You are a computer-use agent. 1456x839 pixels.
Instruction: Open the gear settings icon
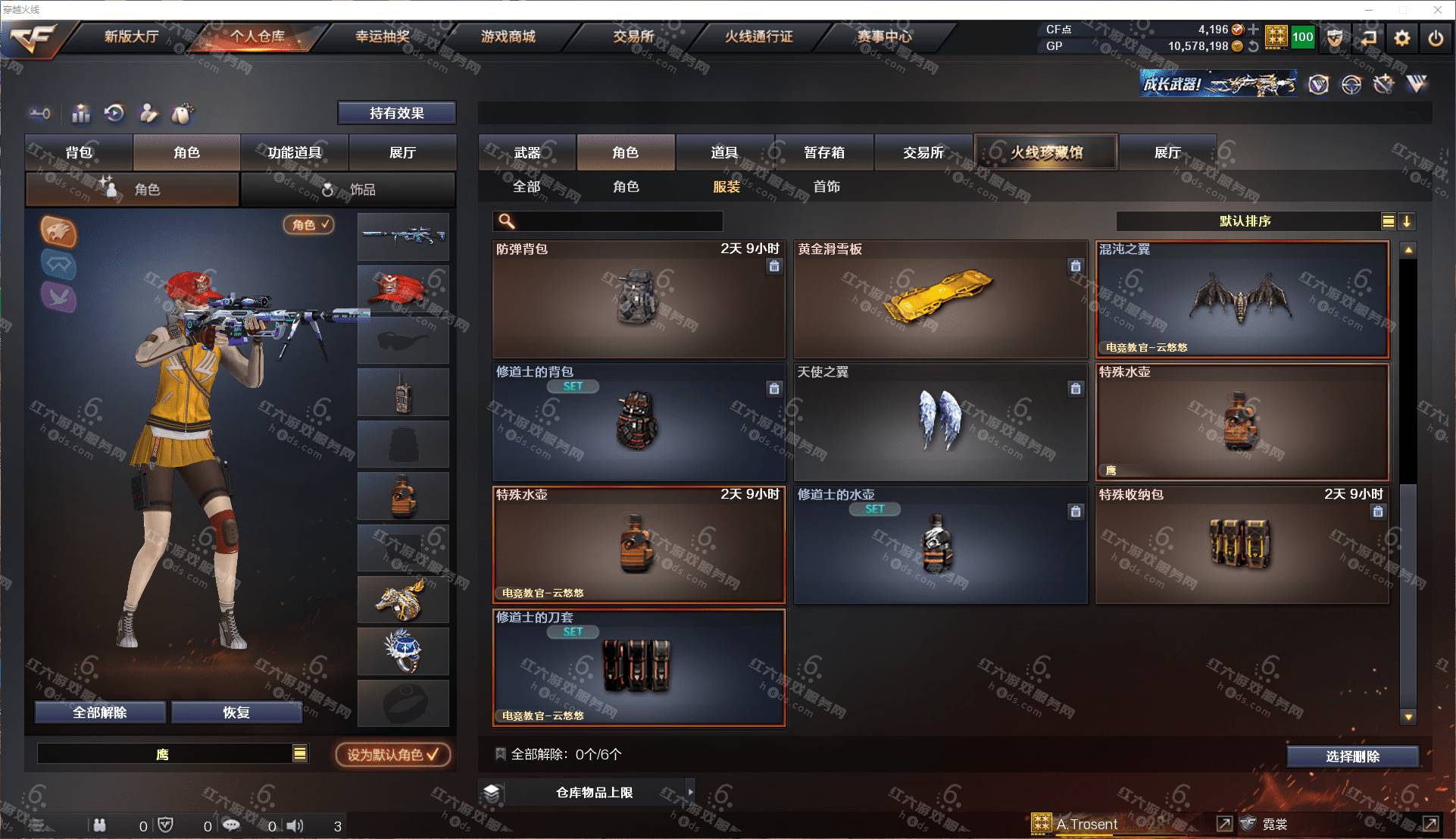(x=1402, y=37)
